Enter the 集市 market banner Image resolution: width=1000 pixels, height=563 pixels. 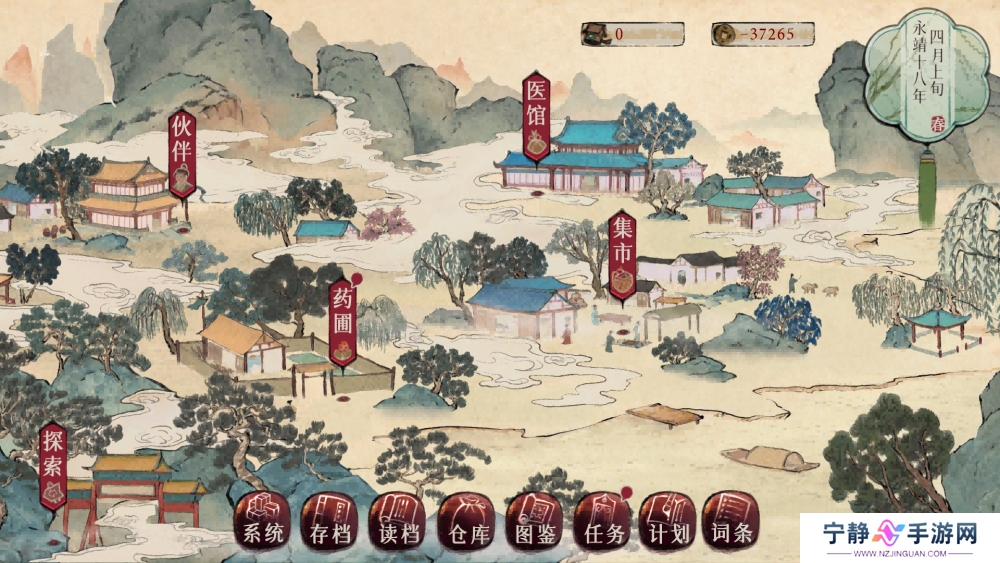622,256
